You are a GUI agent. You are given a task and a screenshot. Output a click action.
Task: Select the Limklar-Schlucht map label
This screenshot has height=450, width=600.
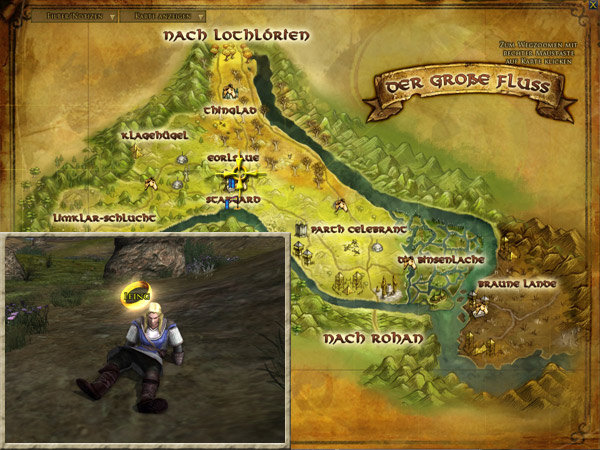pyautogui.click(x=90, y=216)
